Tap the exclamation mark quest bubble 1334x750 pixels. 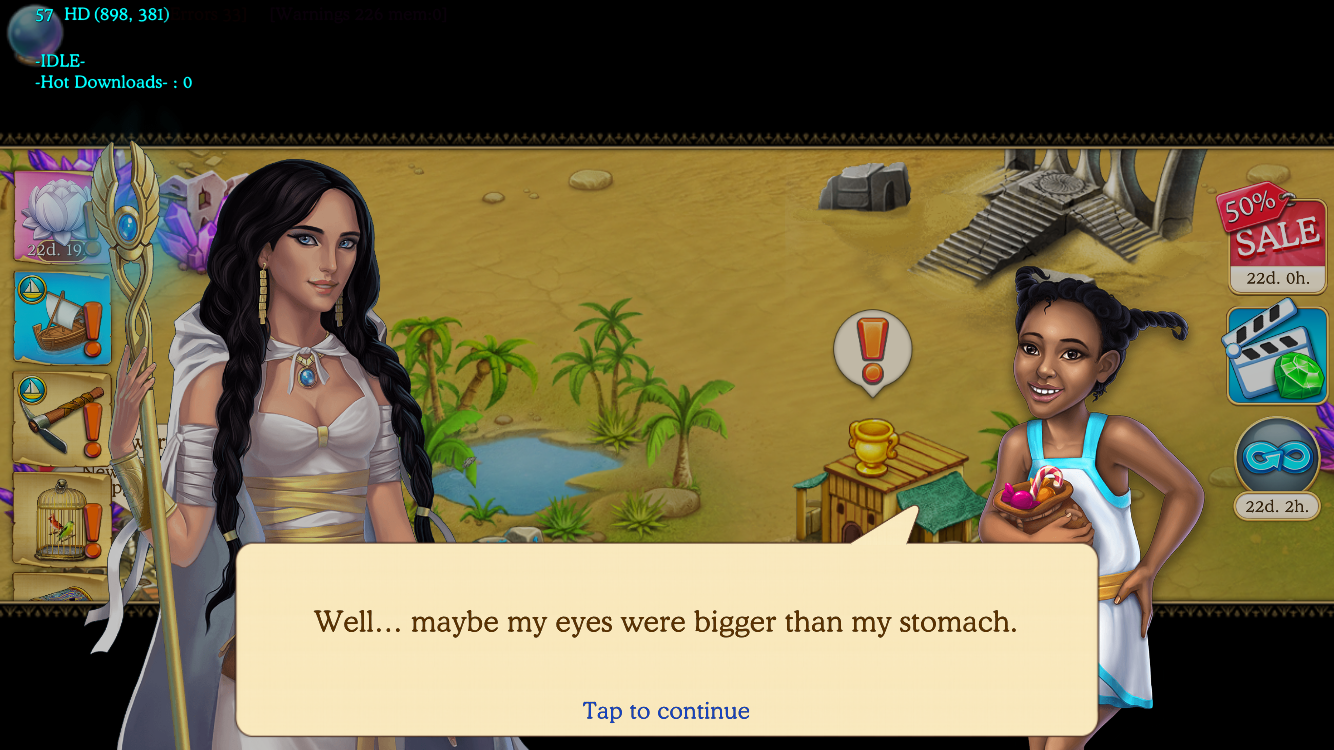pos(872,349)
